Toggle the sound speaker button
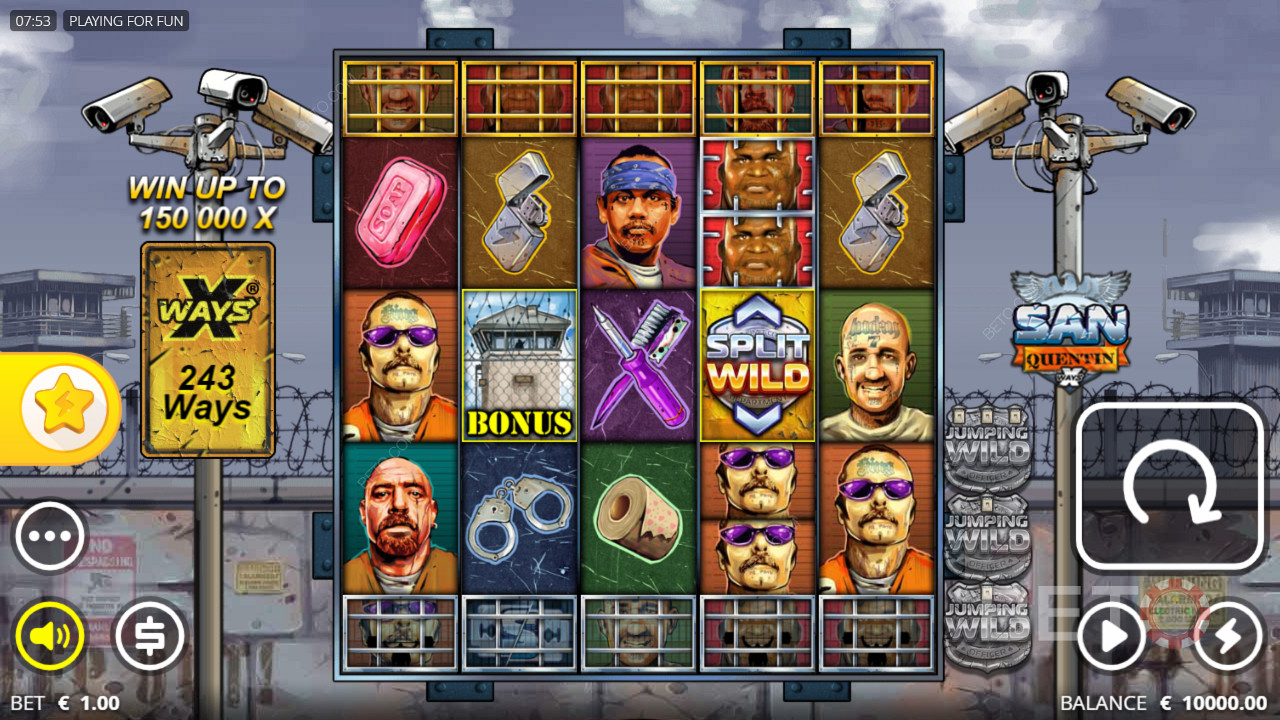 click(50, 635)
